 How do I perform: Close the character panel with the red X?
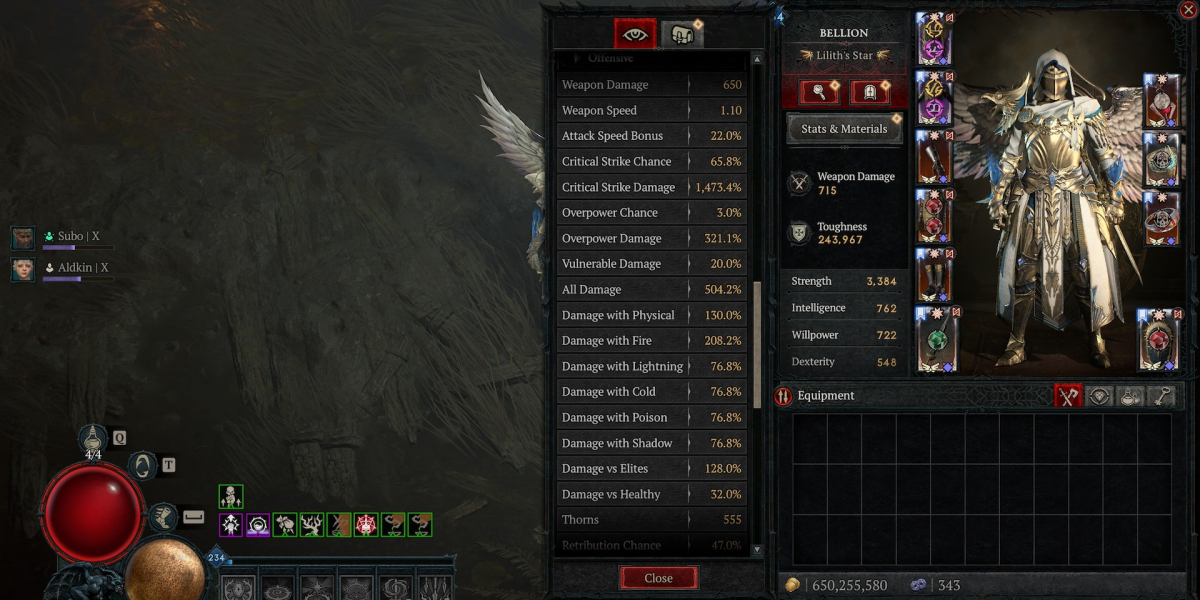pyautogui.click(x=1188, y=10)
